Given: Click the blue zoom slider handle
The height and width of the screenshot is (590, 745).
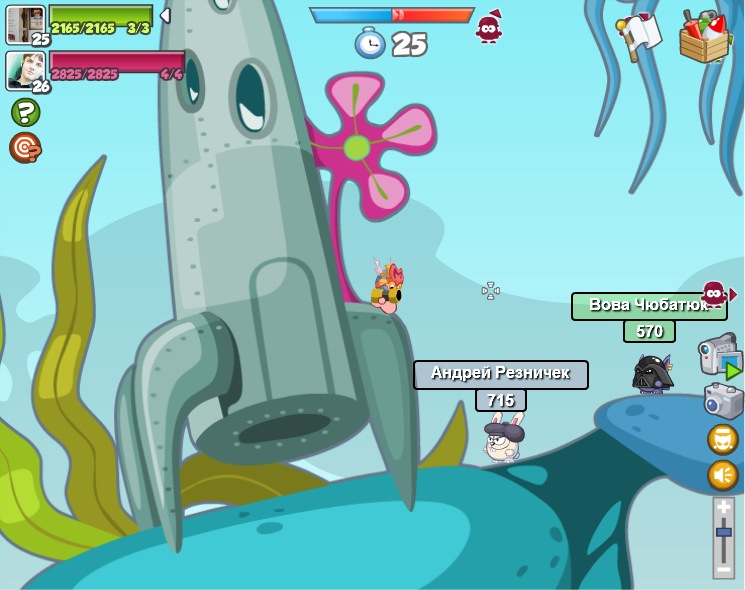Looking at the screenshot, I should click(723, 533).
